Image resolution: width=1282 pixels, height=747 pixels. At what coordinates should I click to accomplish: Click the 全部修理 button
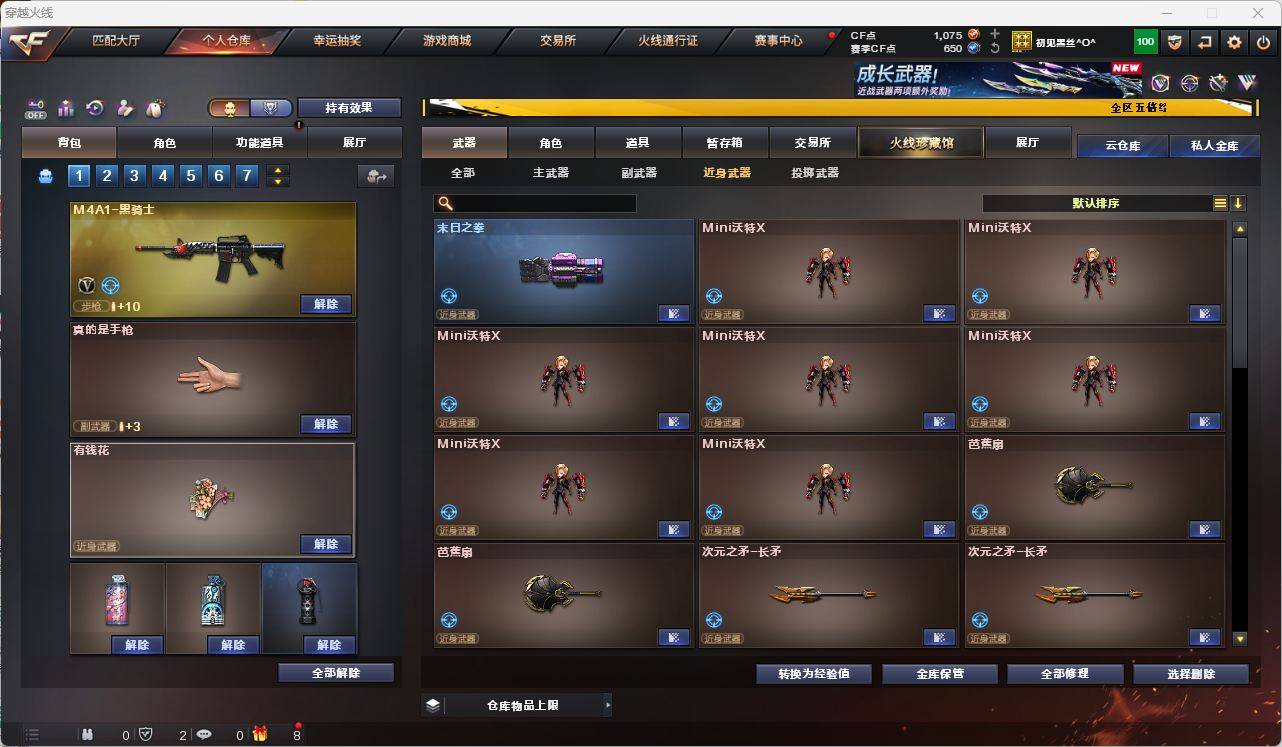click(1064, 673)
